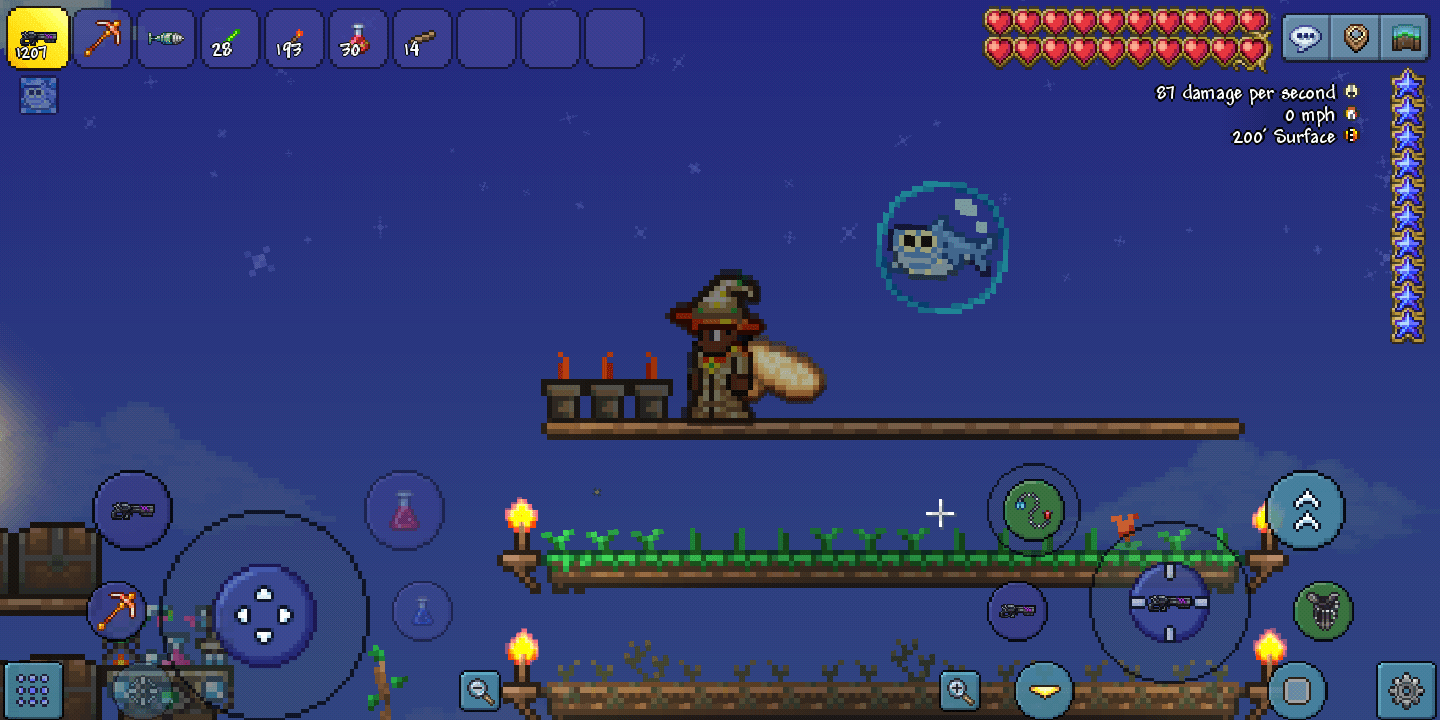Select the copper pickaxe hotbar slot
The image size is (1440, 720).
pos(101,38)
